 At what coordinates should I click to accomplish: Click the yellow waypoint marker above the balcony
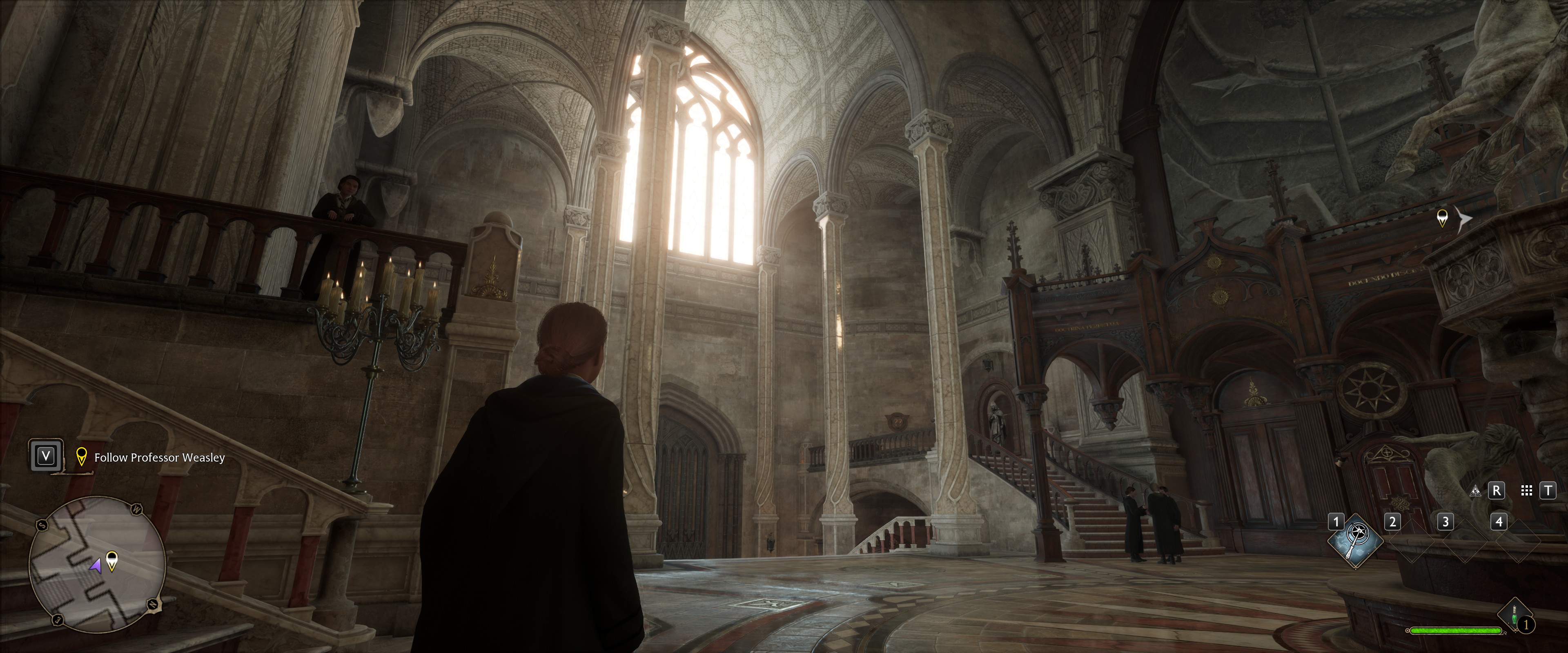1442,217
